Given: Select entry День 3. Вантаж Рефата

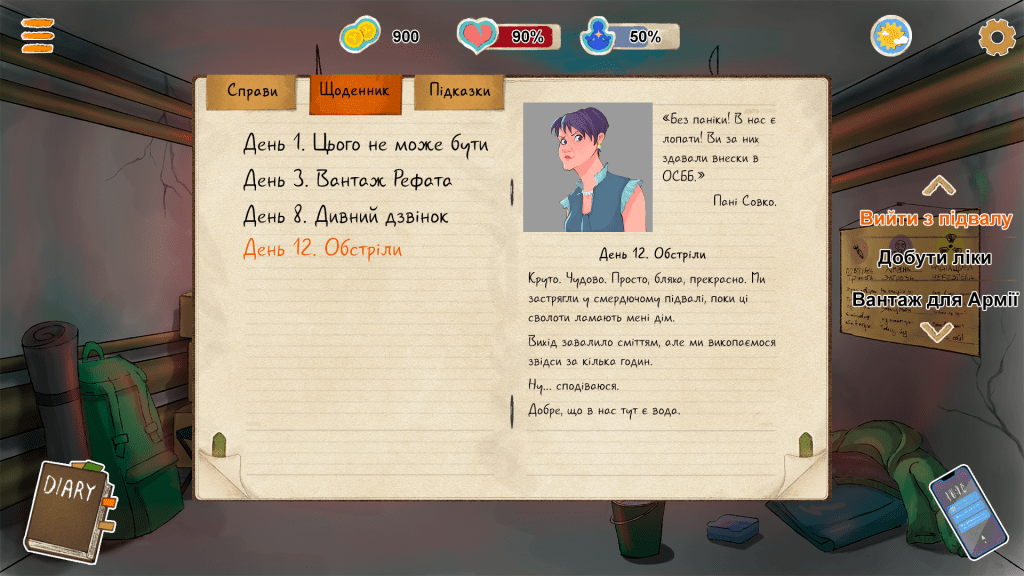Looking at the screenshot, I should click(347, 180).
